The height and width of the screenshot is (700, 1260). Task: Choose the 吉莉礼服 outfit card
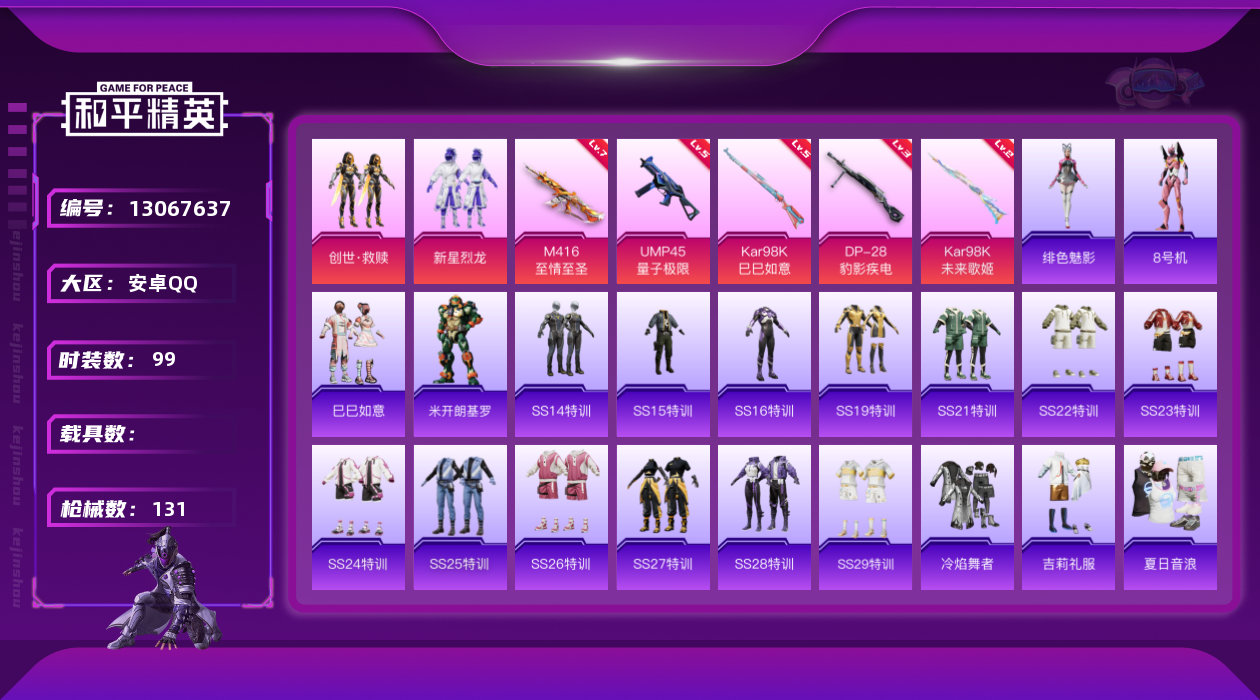pyautogui.click(x=1068, y=517)
